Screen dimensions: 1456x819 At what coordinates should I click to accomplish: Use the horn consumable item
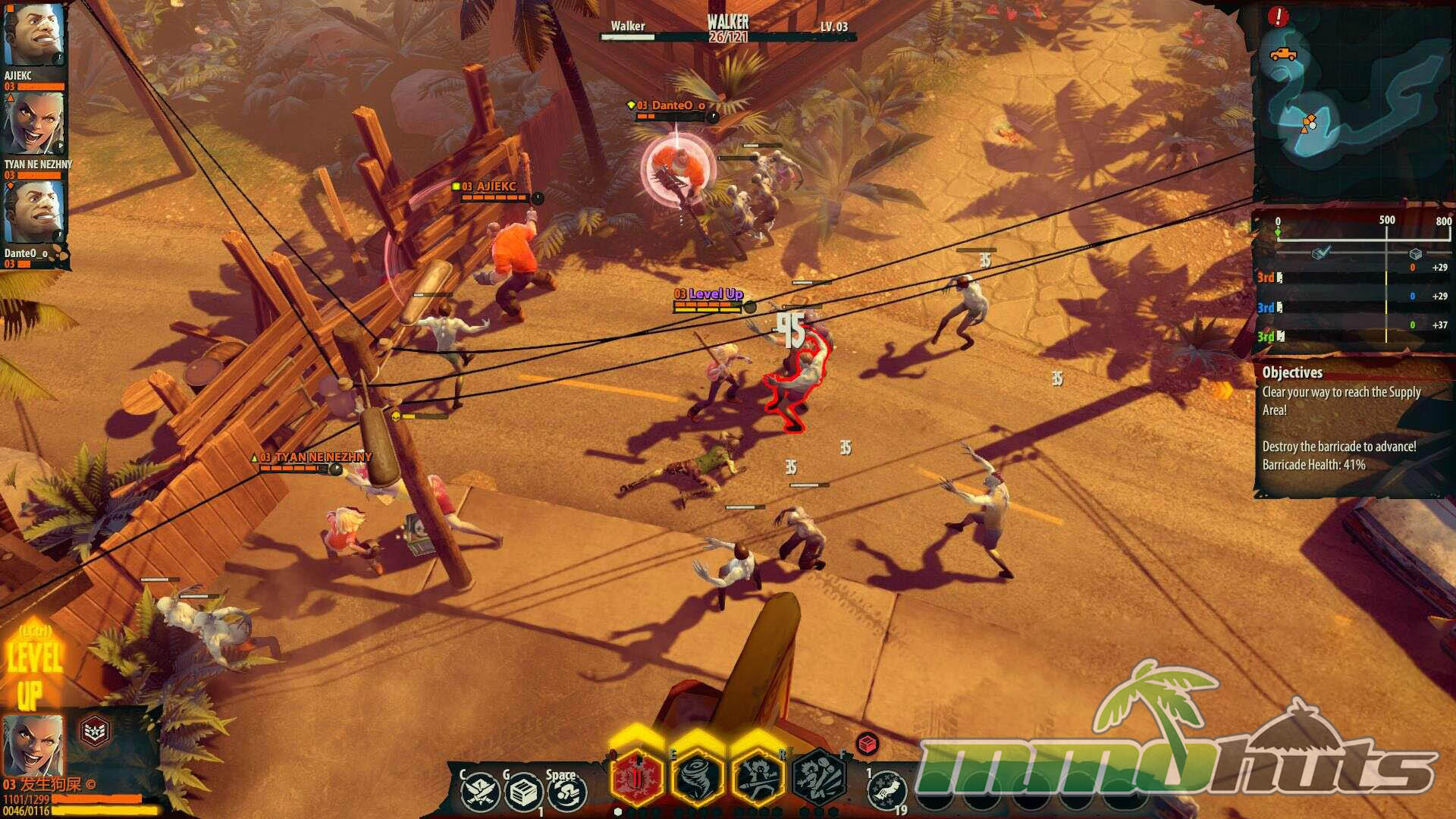point(886,791)
